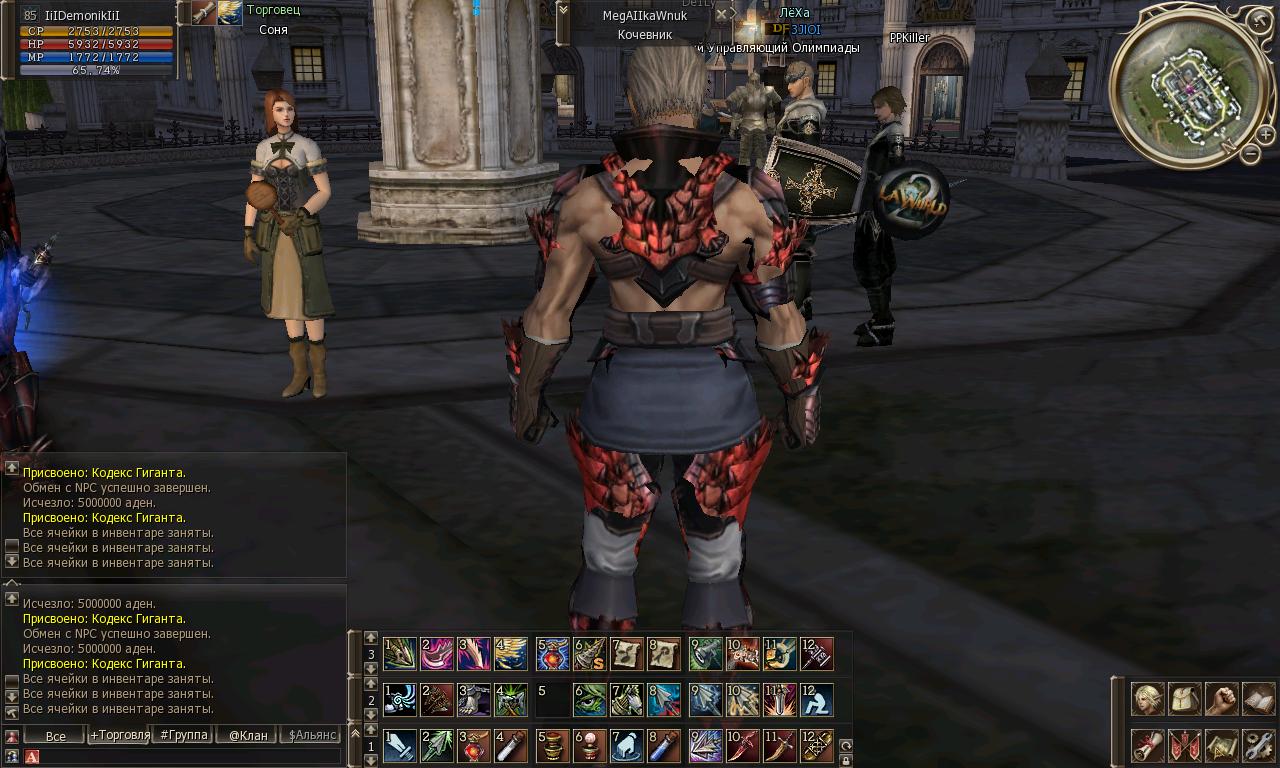Viewport: 1280px width, 768px height.
Task: Open the world map parchment icon
Action: [x=1222, y=745]
